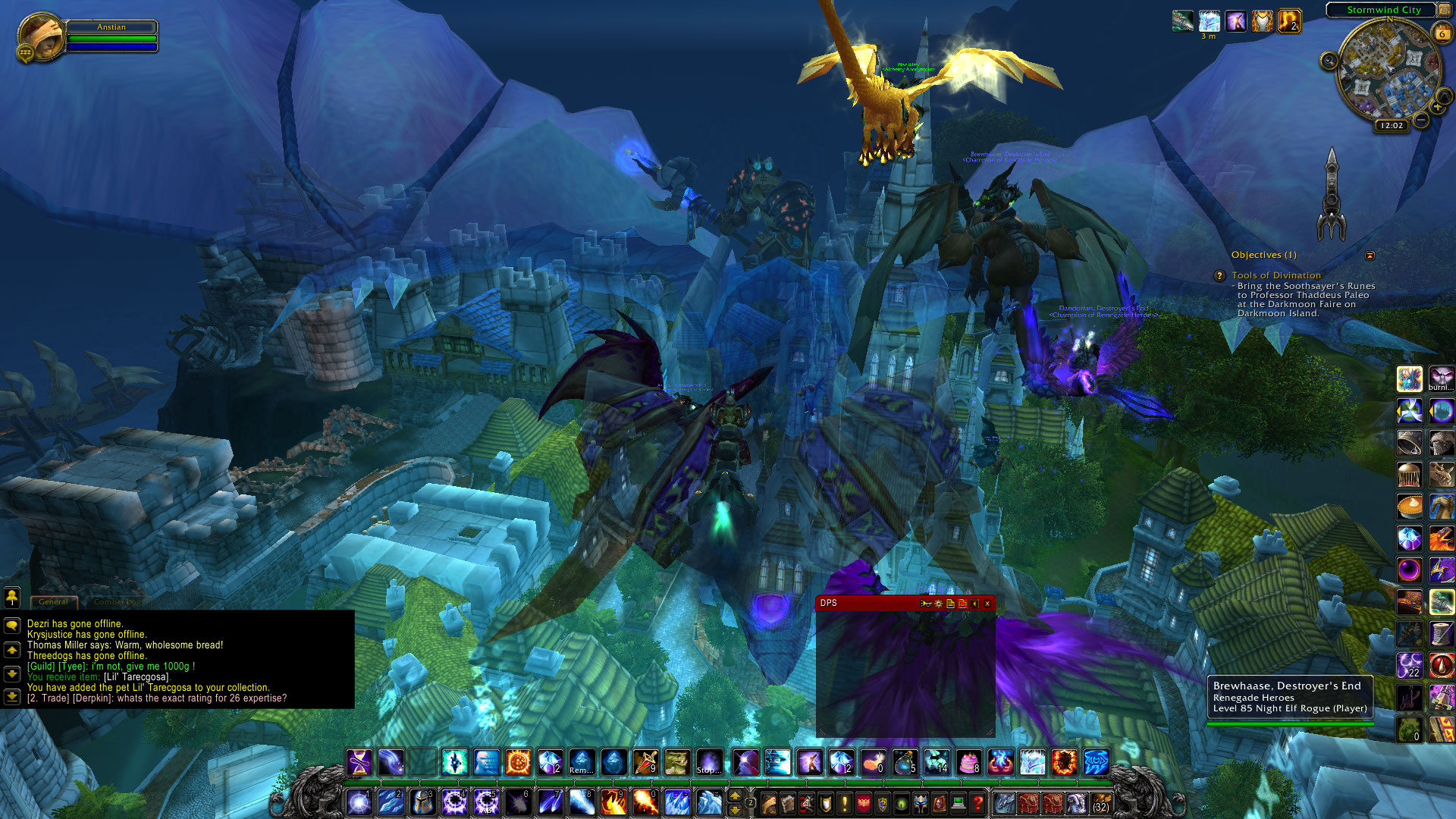Click the minimap tracking magnifier button
Viewport: 1456px width, 819px height.
tap(1329, 61)
